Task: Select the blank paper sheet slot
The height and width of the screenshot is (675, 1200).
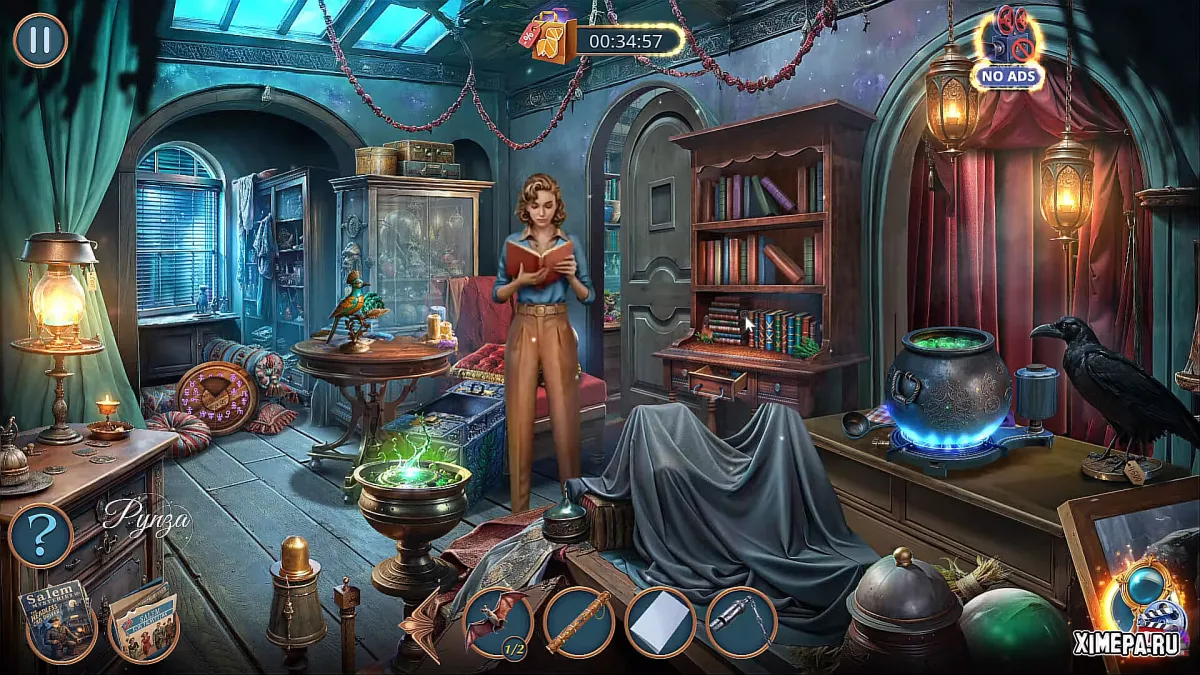Action: 660,622
